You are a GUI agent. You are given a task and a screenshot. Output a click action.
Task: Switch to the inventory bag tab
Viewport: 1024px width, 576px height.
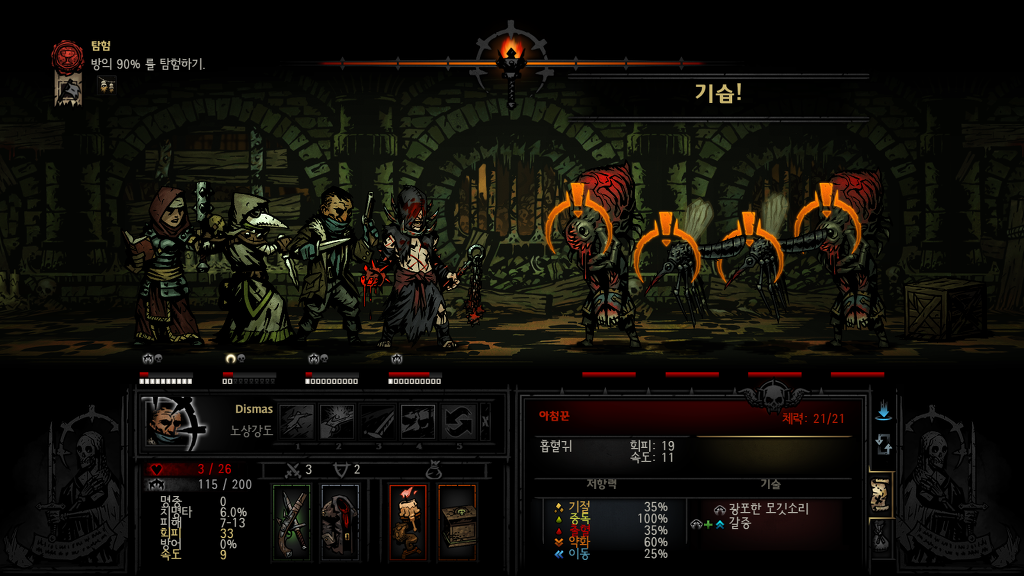tap(882, 539)
